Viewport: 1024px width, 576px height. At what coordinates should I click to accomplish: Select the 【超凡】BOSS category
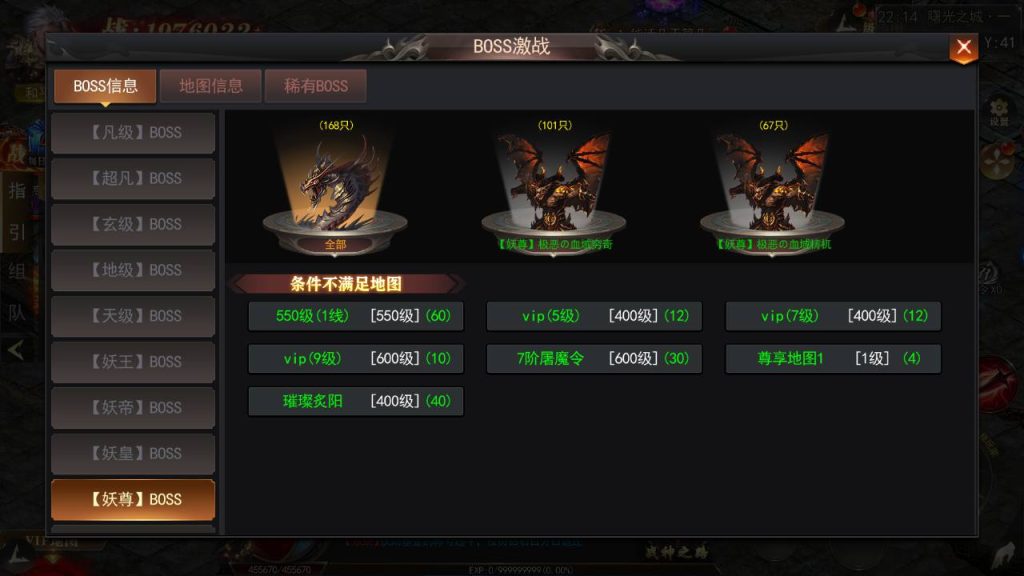(133, 179)
